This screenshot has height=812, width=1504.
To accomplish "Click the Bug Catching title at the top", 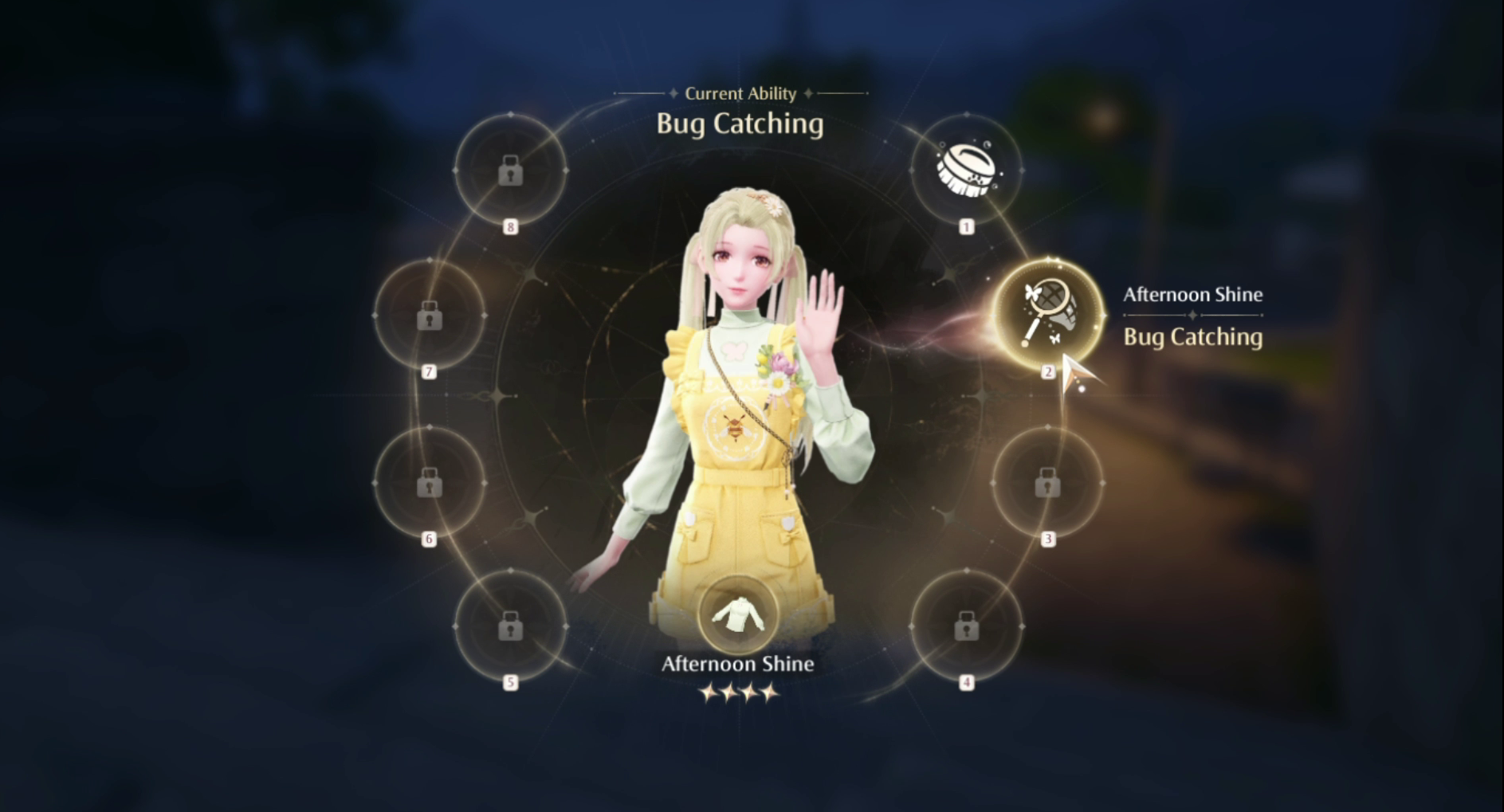I will tap(740, 124).
